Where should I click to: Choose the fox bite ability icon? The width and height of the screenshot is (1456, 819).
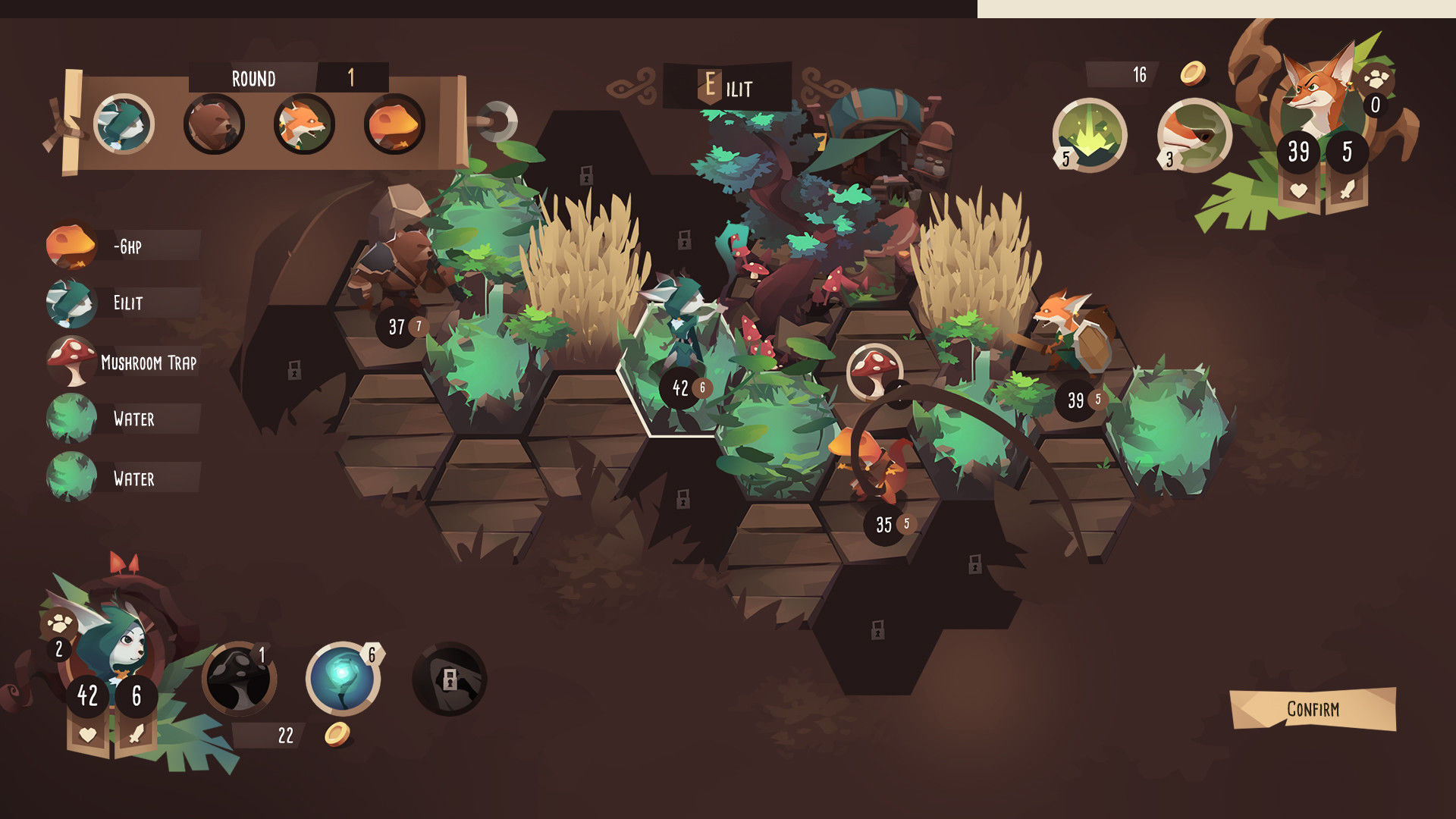(1194, 135)
